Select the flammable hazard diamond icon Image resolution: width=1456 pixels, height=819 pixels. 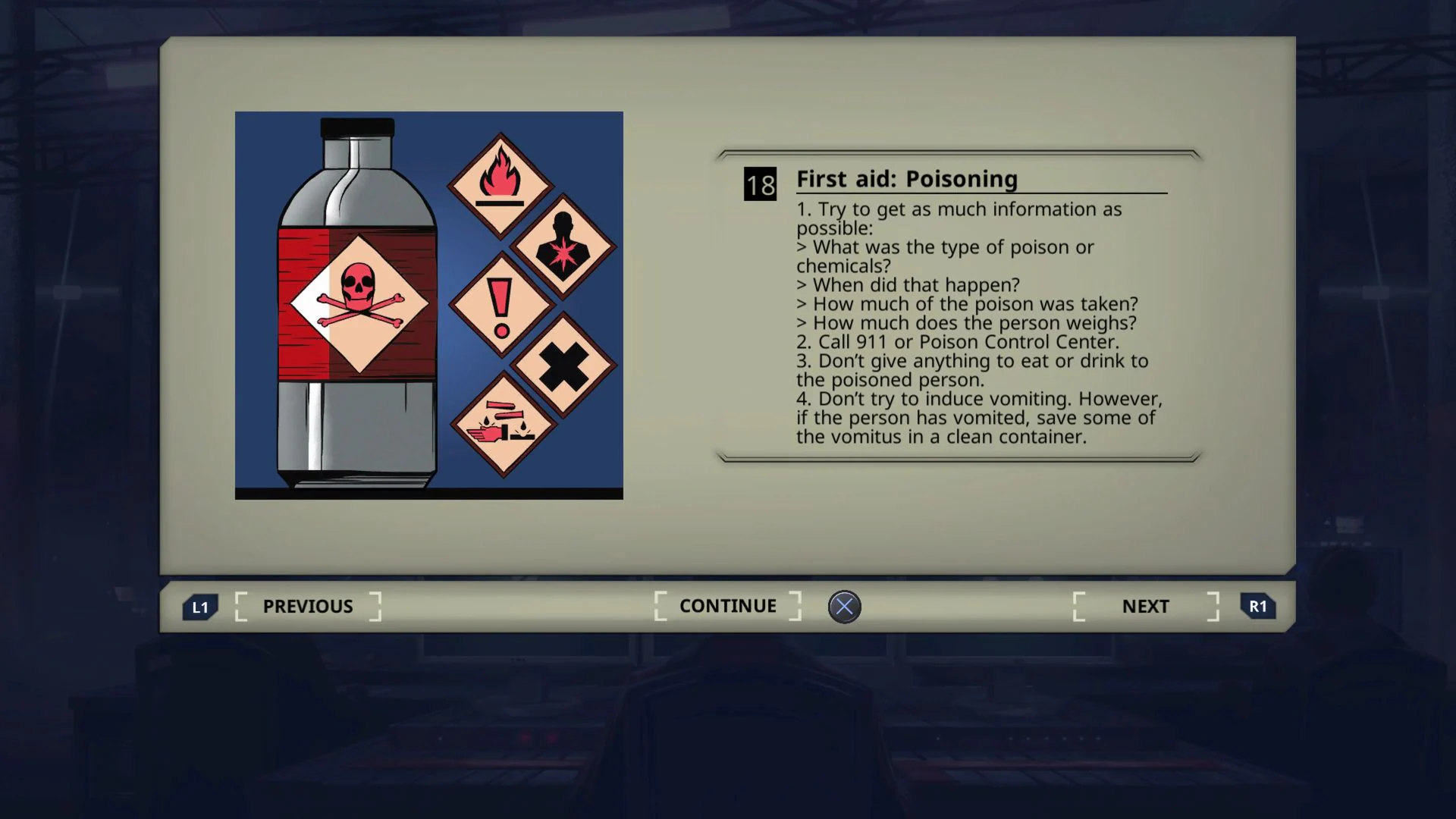tap(500, 182)
